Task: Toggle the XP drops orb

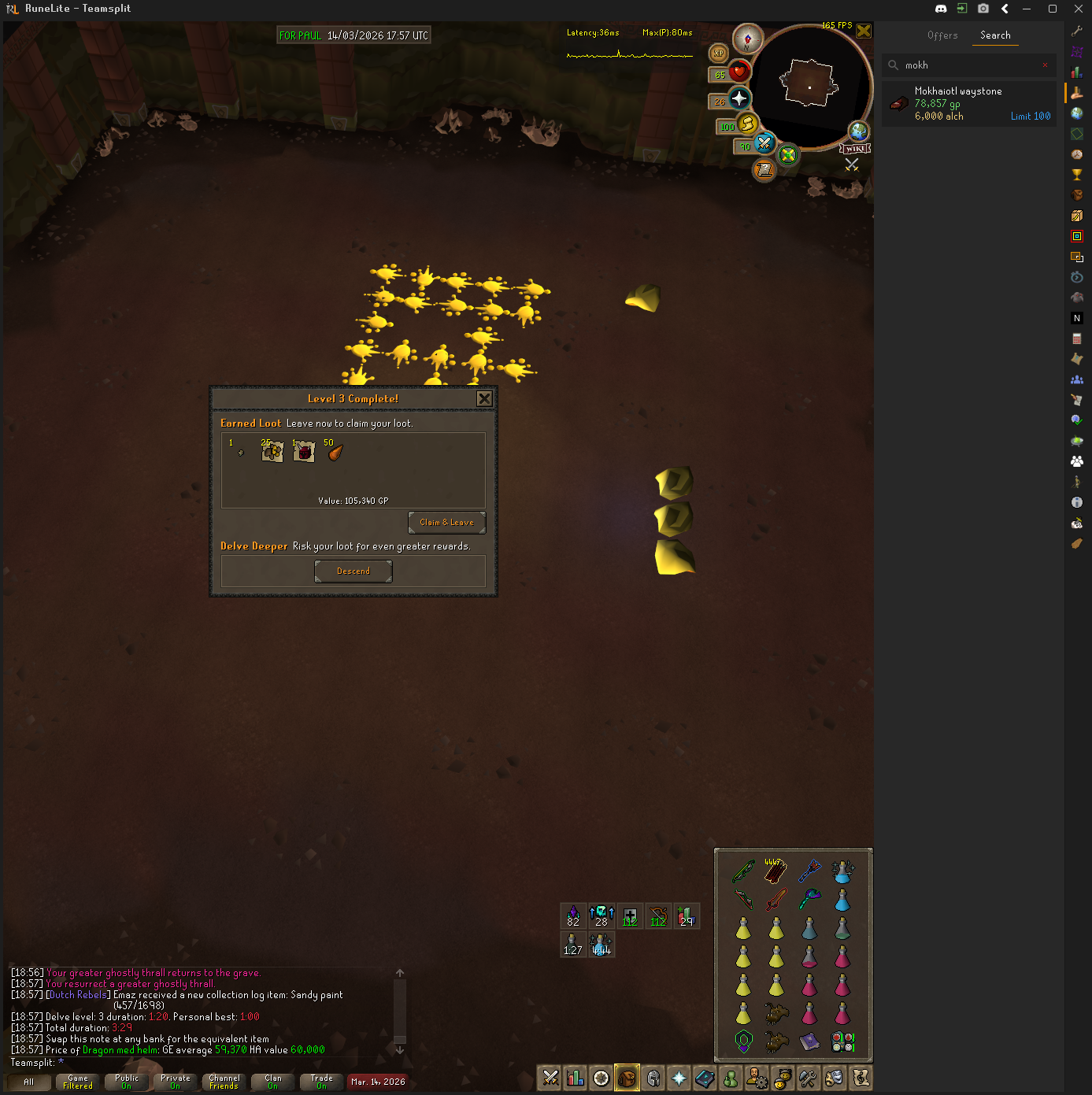Action: [x=718, y=54]
